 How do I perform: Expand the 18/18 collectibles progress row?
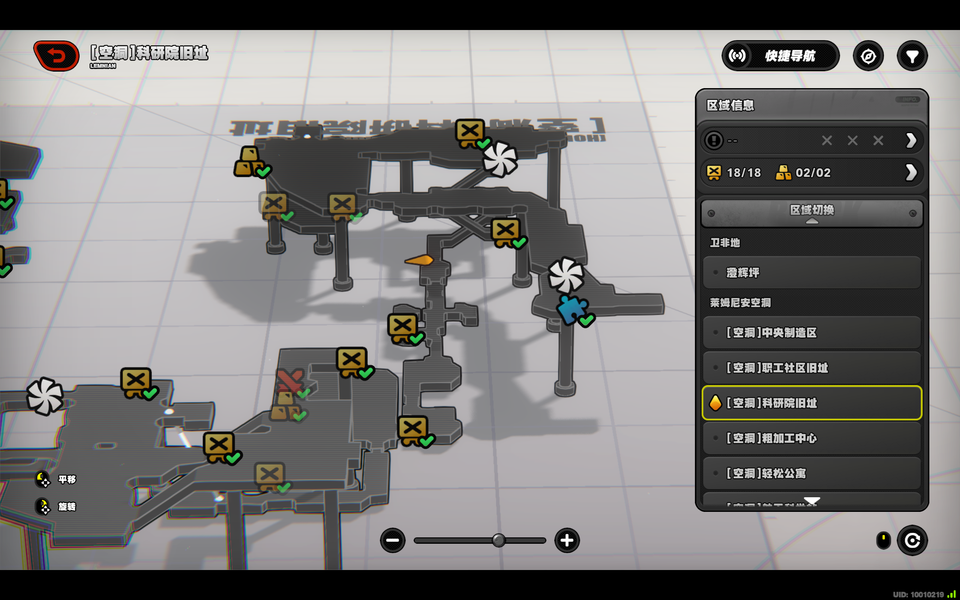click(x=911, y=172)
